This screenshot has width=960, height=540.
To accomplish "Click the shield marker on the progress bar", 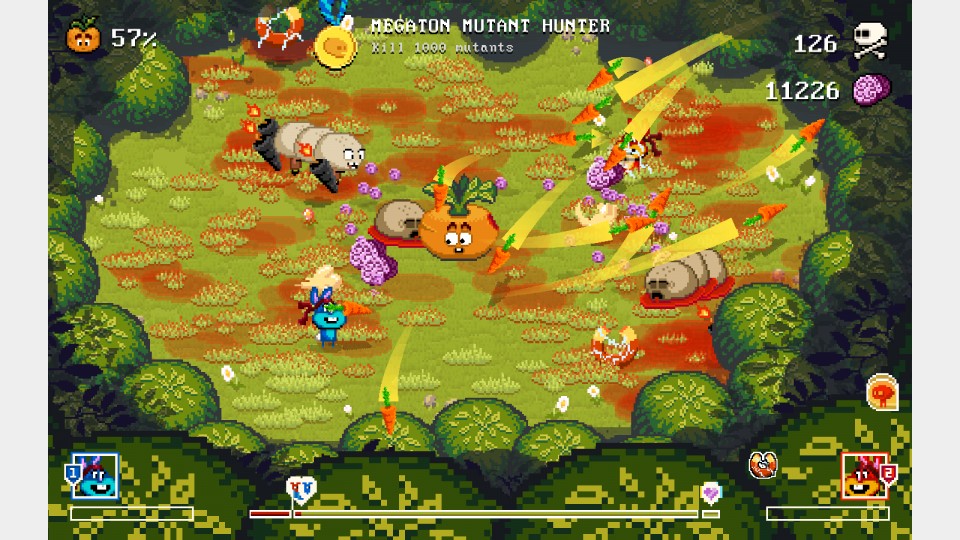I will (299, 489).
